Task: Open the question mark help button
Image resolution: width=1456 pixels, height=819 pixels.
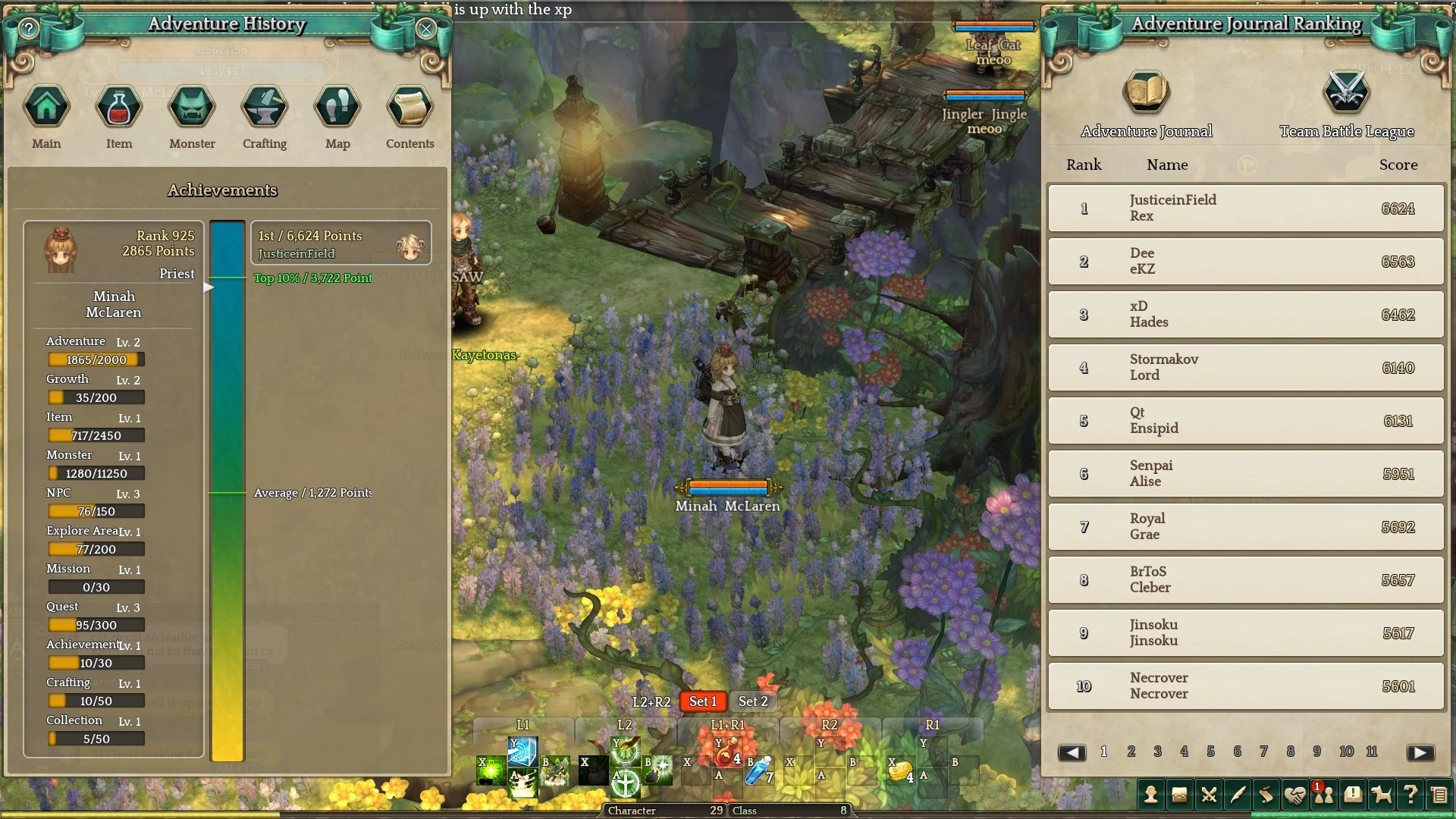Action: point(1410,795)
